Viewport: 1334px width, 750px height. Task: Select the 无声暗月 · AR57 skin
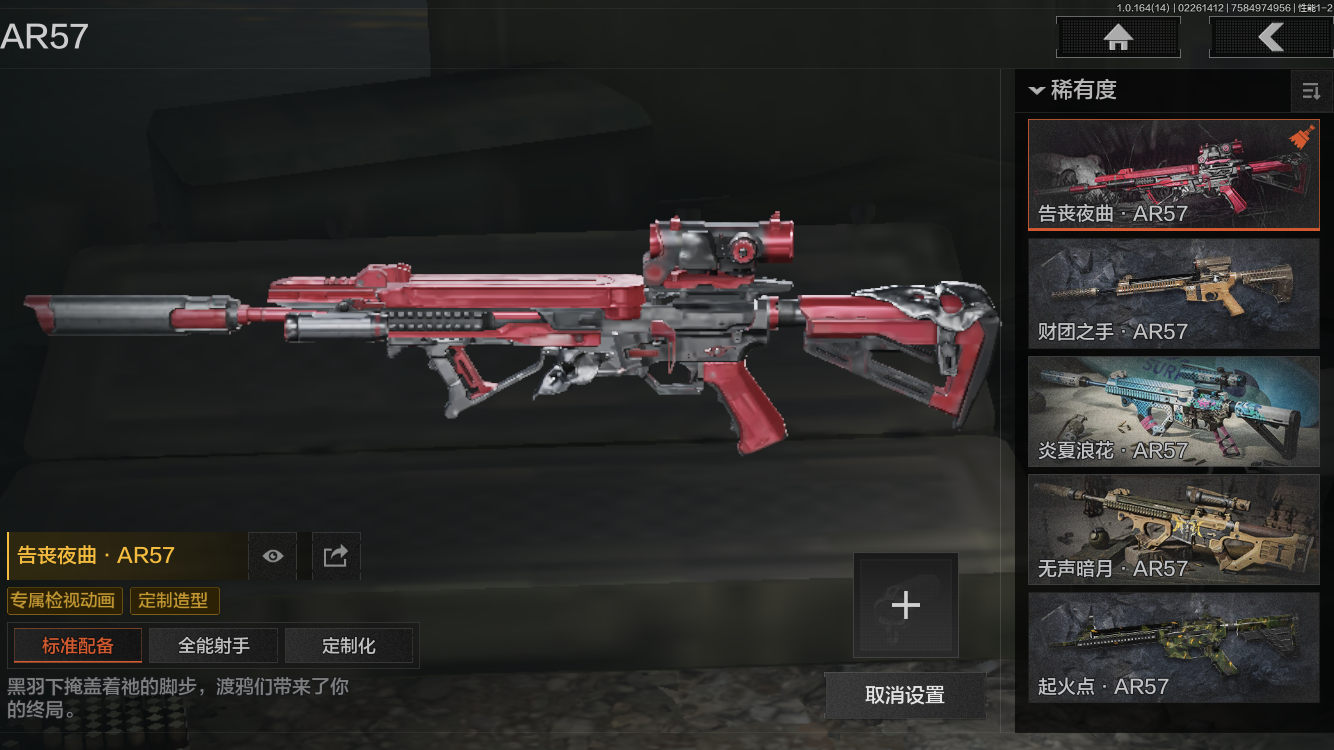(x=1173, y=529)
